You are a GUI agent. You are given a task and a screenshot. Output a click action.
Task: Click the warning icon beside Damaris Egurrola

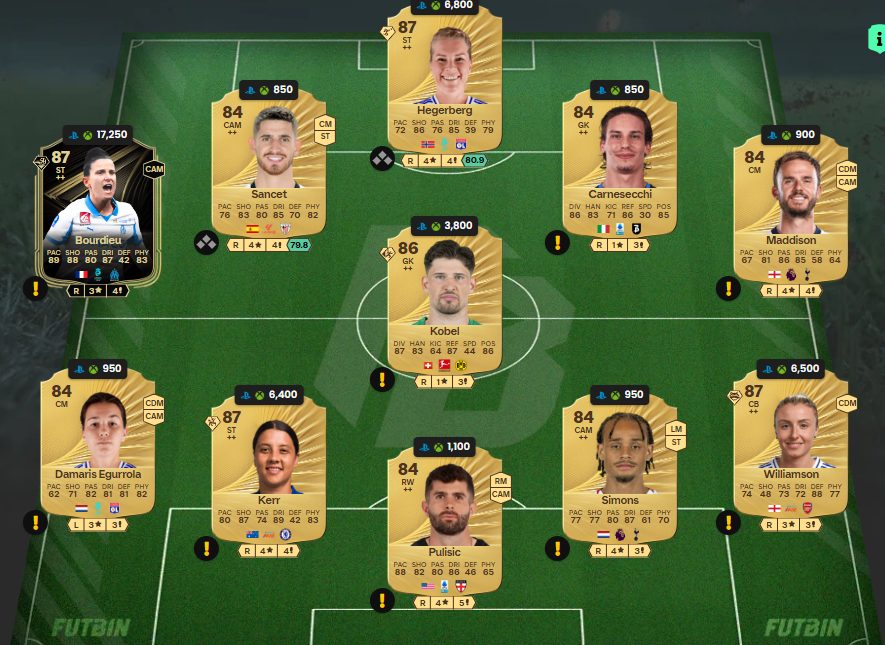point(36,521)
